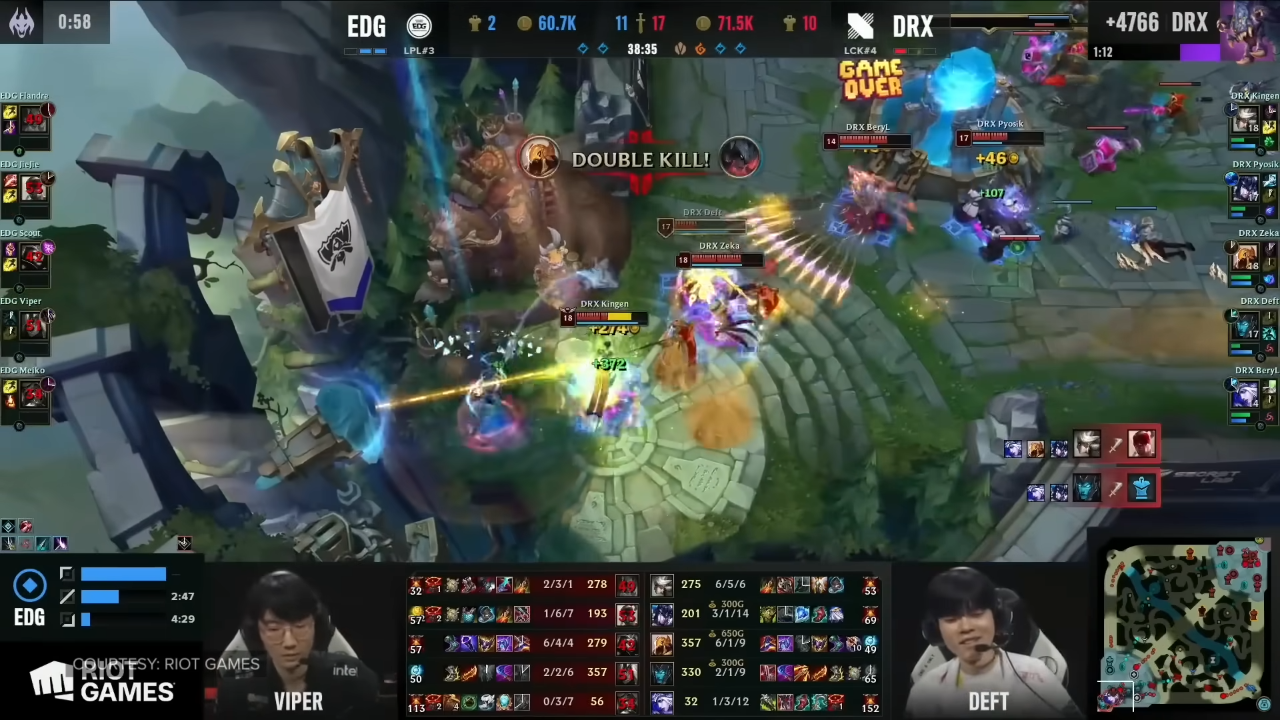Select the blue turret icon in the kill feed
Image resolution: width=1280 pixels, height=720 pixels.
[1141, 490]
